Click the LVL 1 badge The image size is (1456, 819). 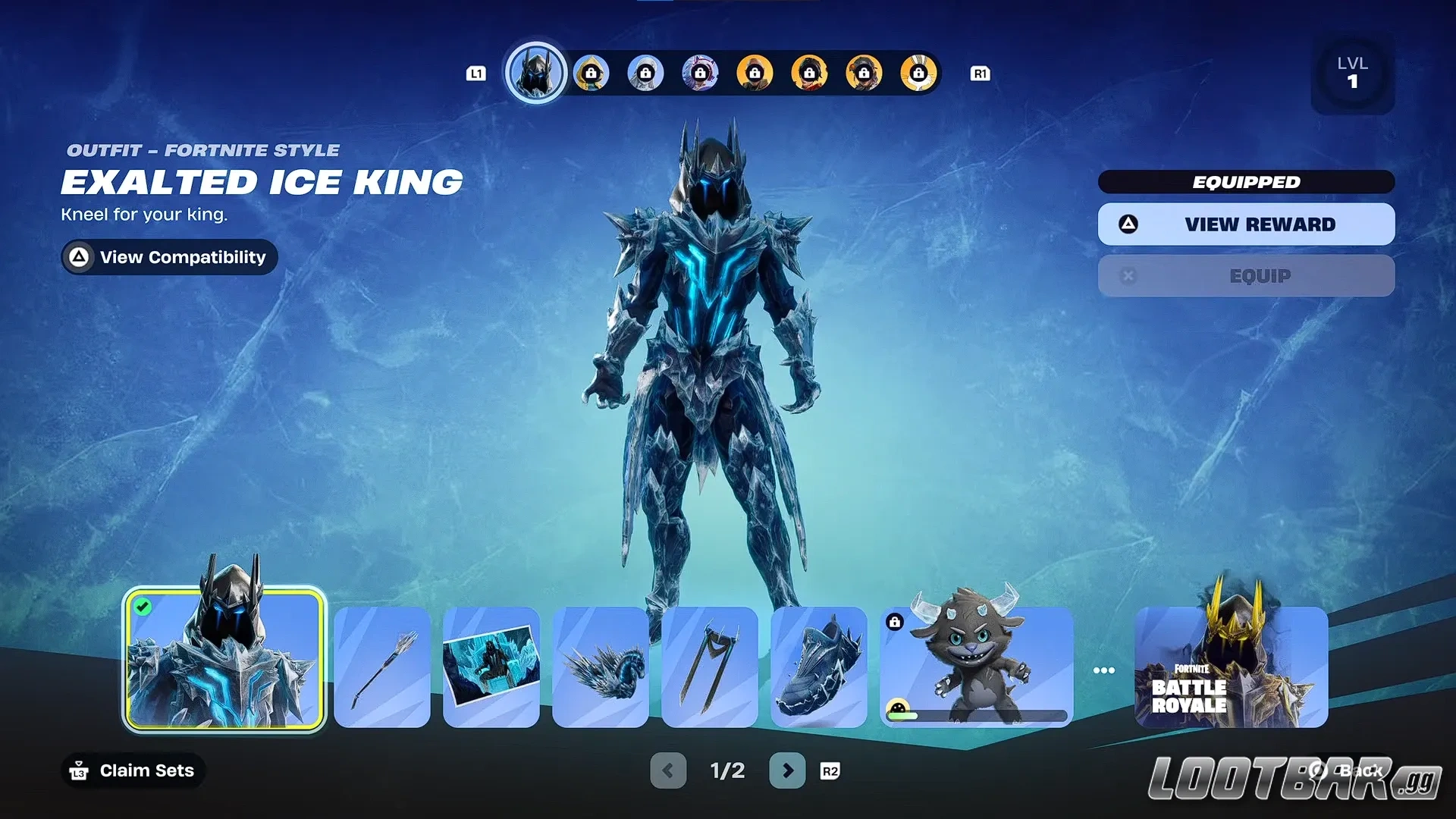point(1353,74)
